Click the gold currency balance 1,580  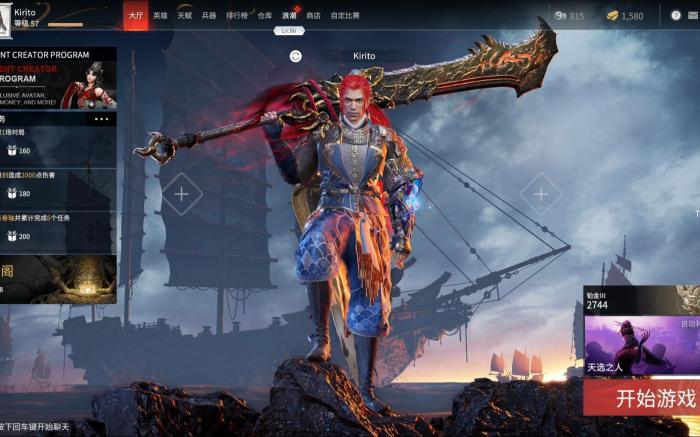coord(624,16)
